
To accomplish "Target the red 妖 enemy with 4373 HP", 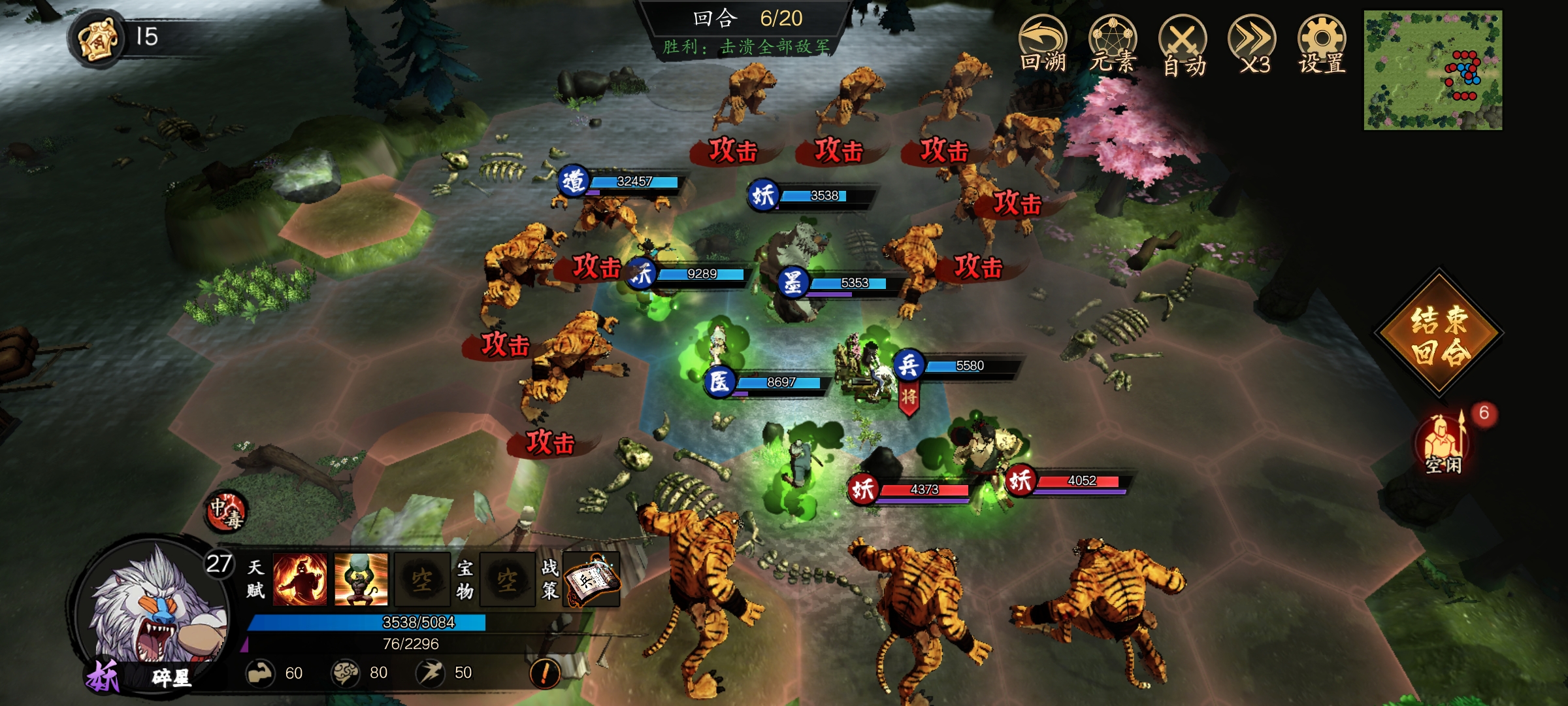I will (x=863, y=488).
